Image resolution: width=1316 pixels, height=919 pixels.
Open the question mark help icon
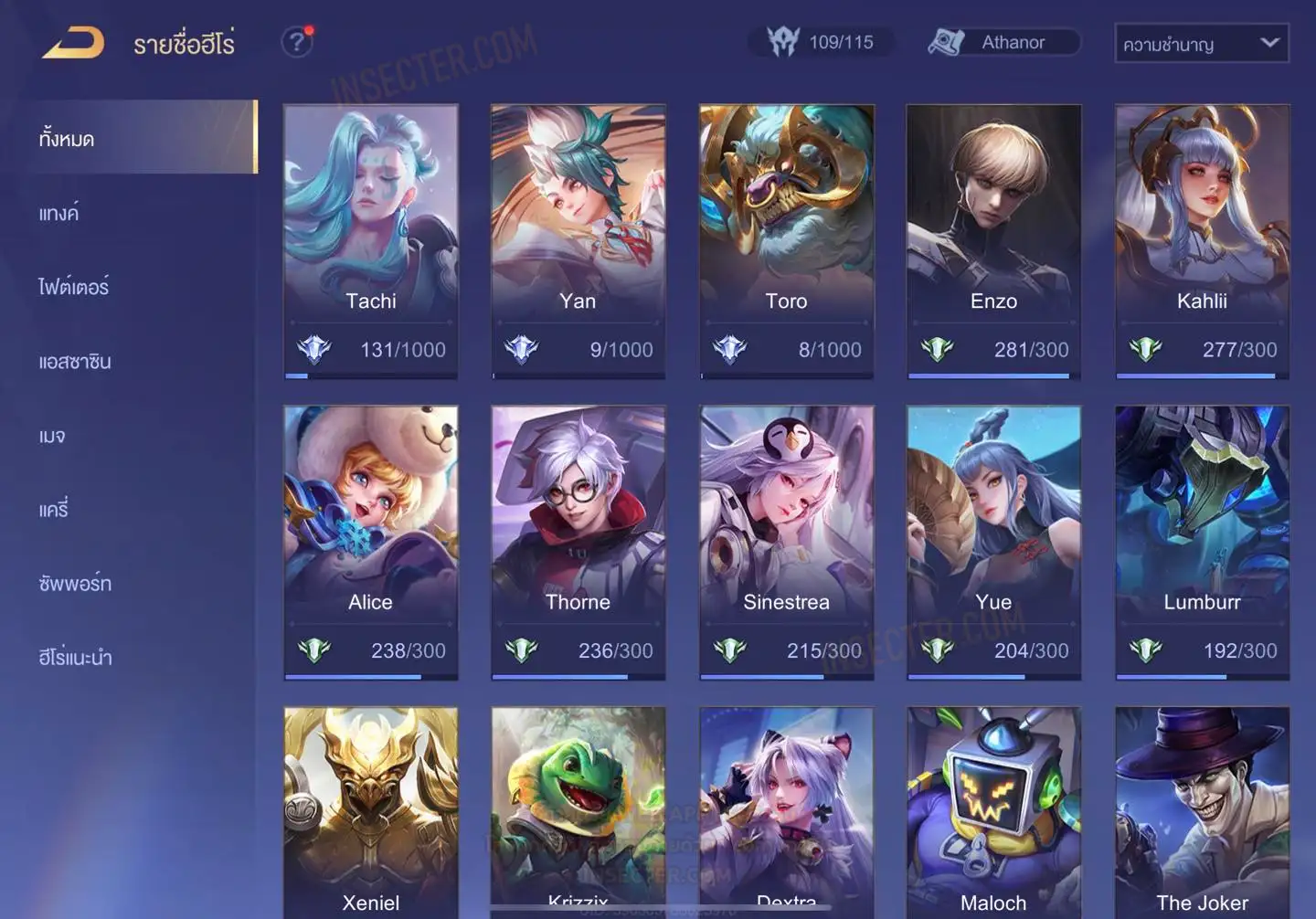pyautogui.click(x=296, y=42)
